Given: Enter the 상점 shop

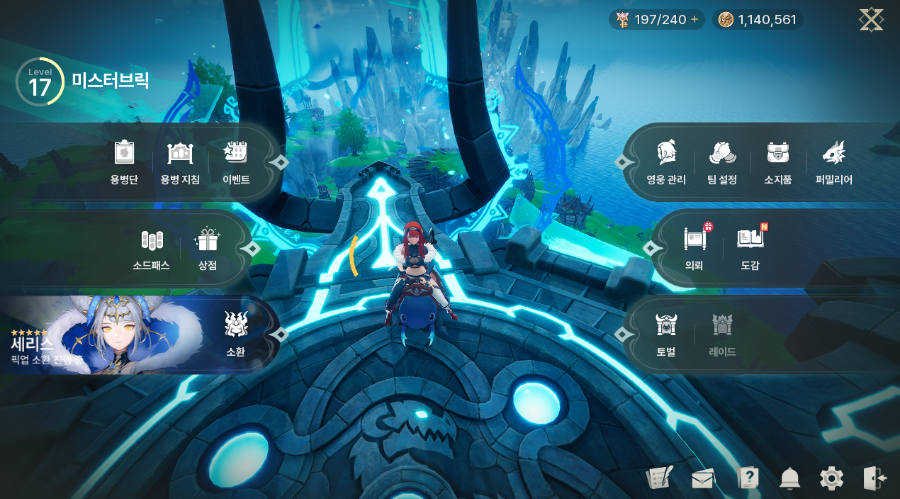Looking at the screenshot, I should click(207, 248).
